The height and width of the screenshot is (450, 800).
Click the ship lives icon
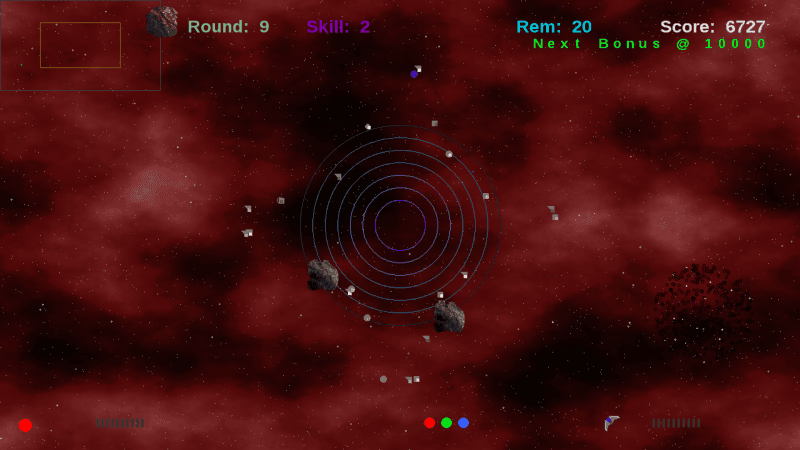point(612,423)
